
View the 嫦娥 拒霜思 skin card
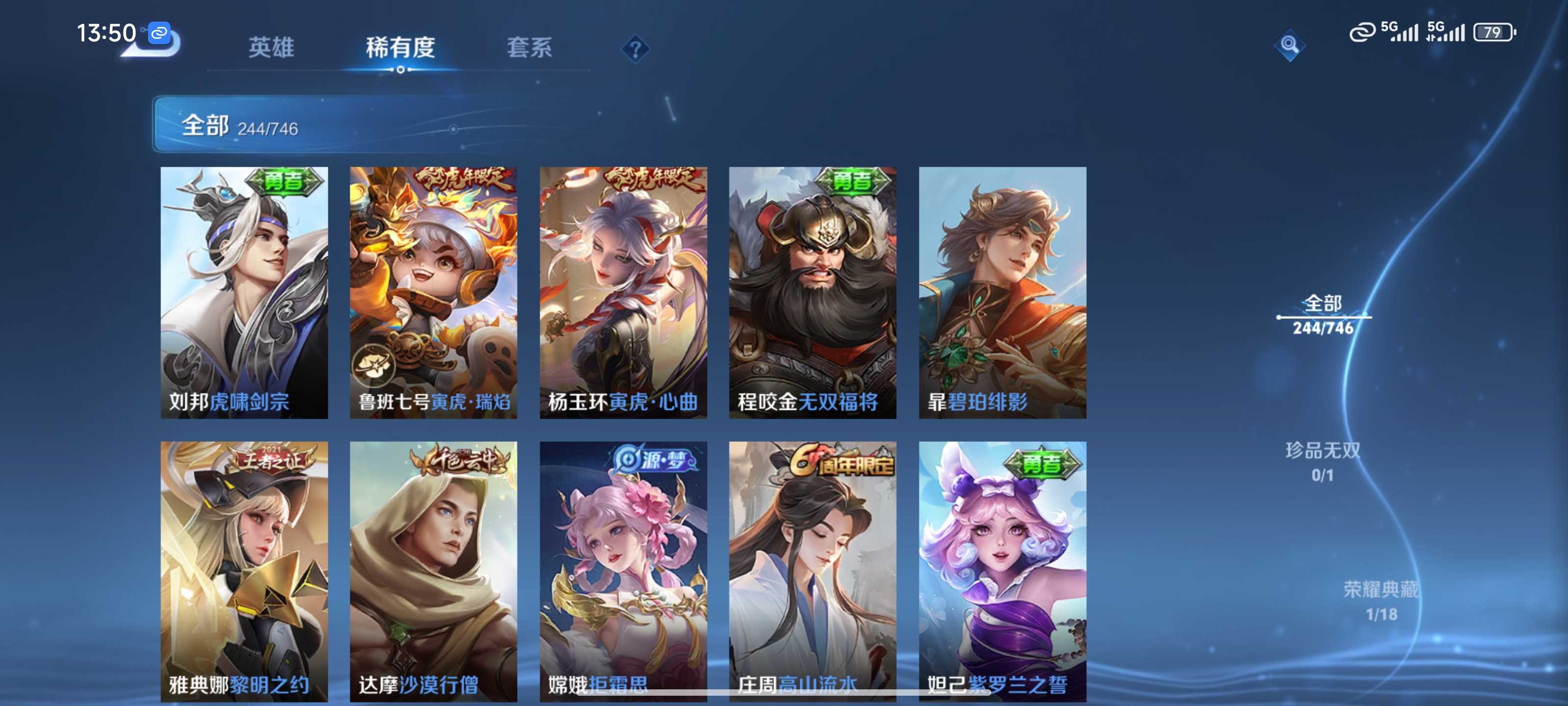623,570
